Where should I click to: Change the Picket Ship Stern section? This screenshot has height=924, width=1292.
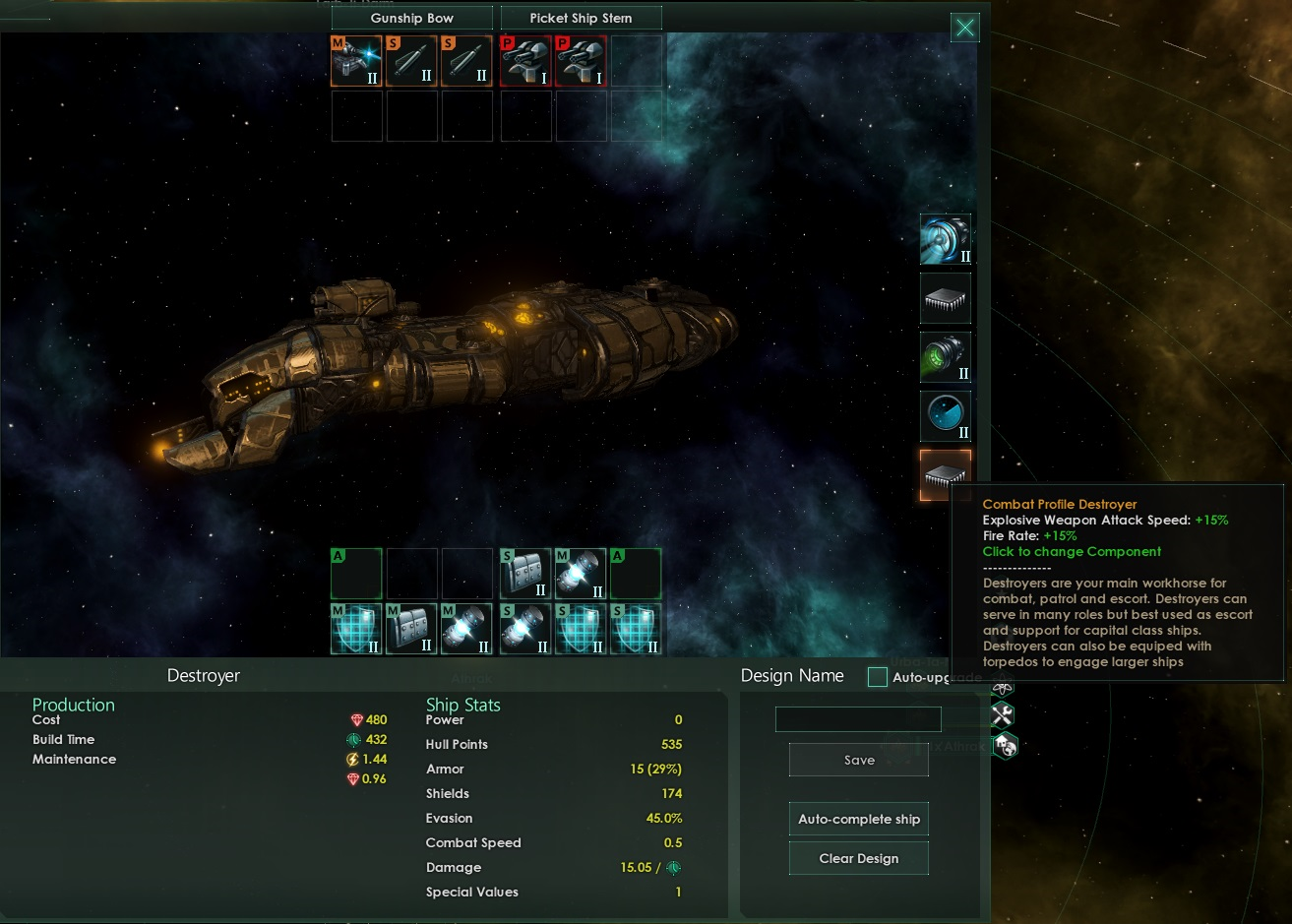[x=581, y=18]
